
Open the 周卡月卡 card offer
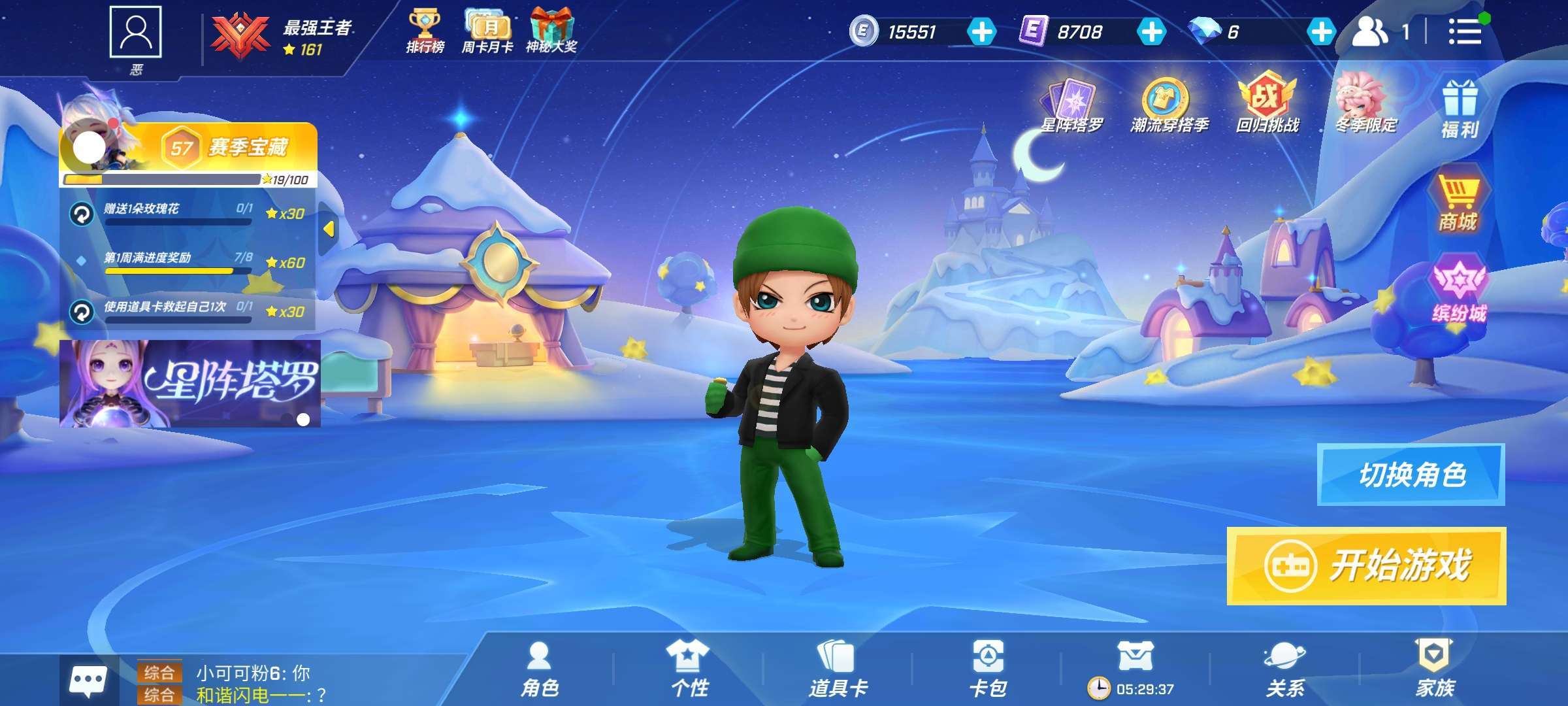coord(488,31)
